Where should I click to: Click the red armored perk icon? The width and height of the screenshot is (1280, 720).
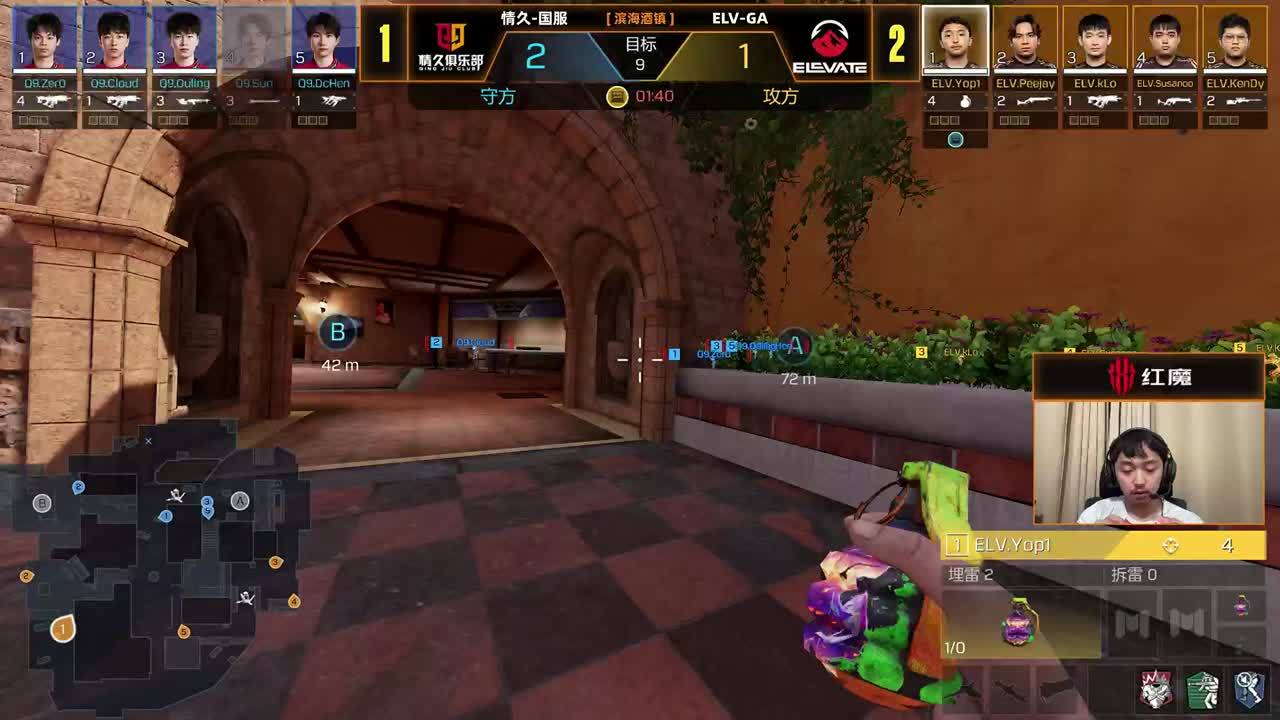point(1157,690)
